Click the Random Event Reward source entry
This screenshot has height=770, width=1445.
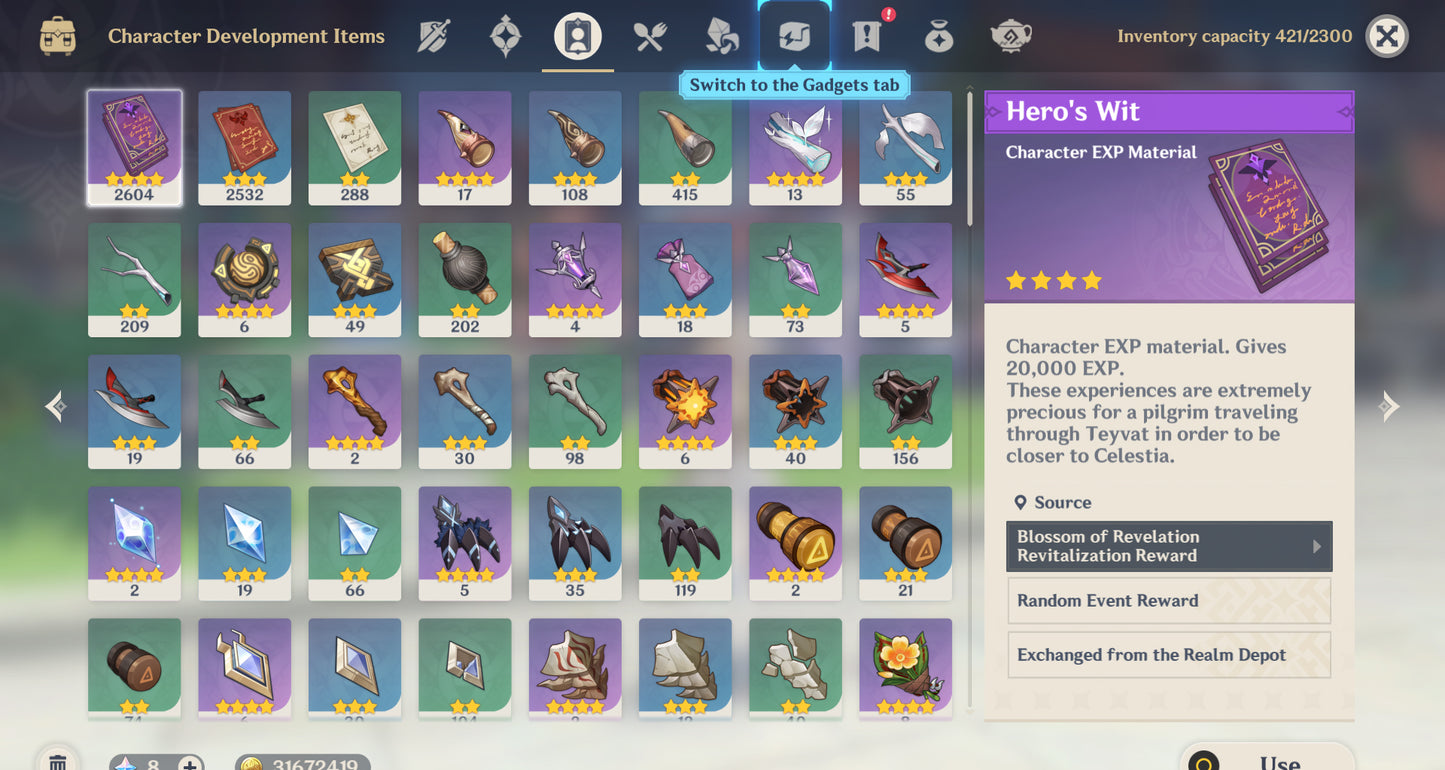pos(1168,600)
